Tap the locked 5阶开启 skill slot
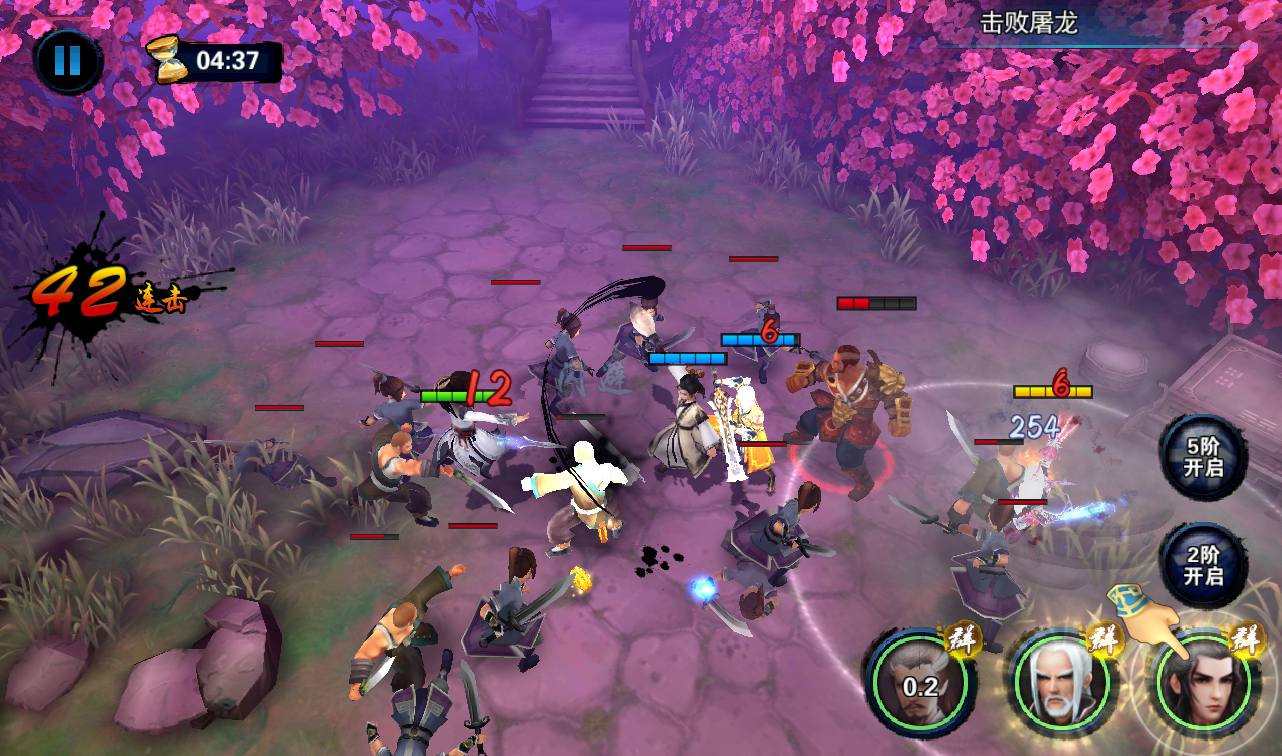This screenshot has height=756, width=1282. (1203, 458)
